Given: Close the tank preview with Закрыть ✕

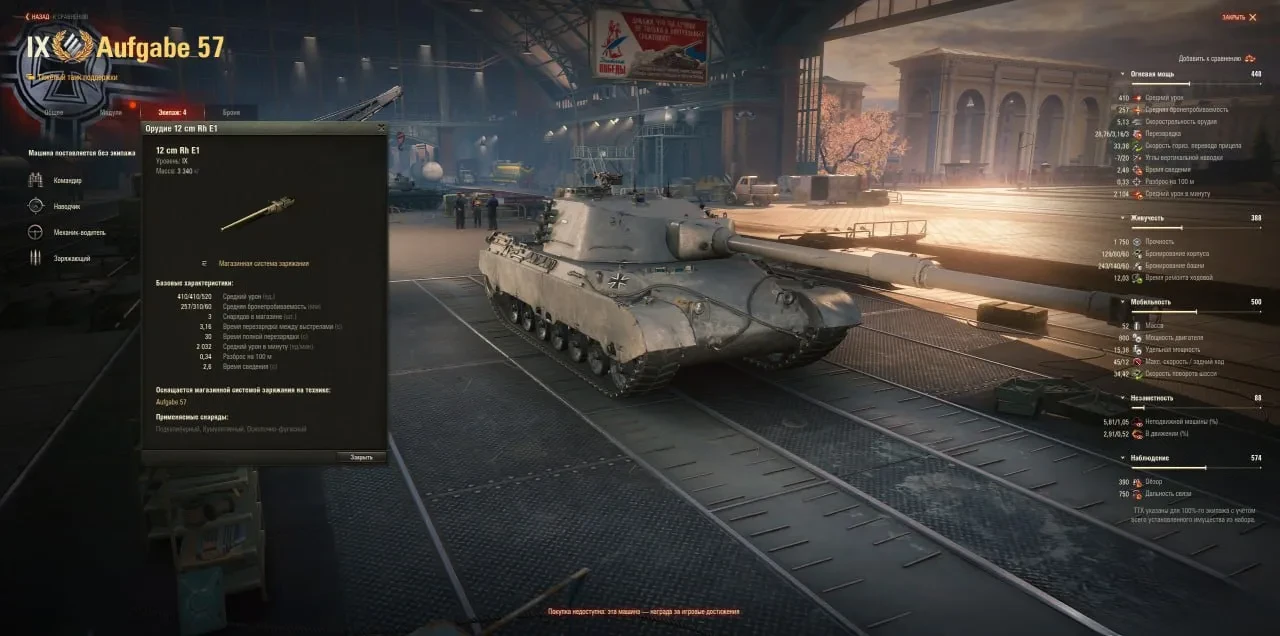Looking at the screenshot, I should pyautogui.click(x=1239, y=17).
